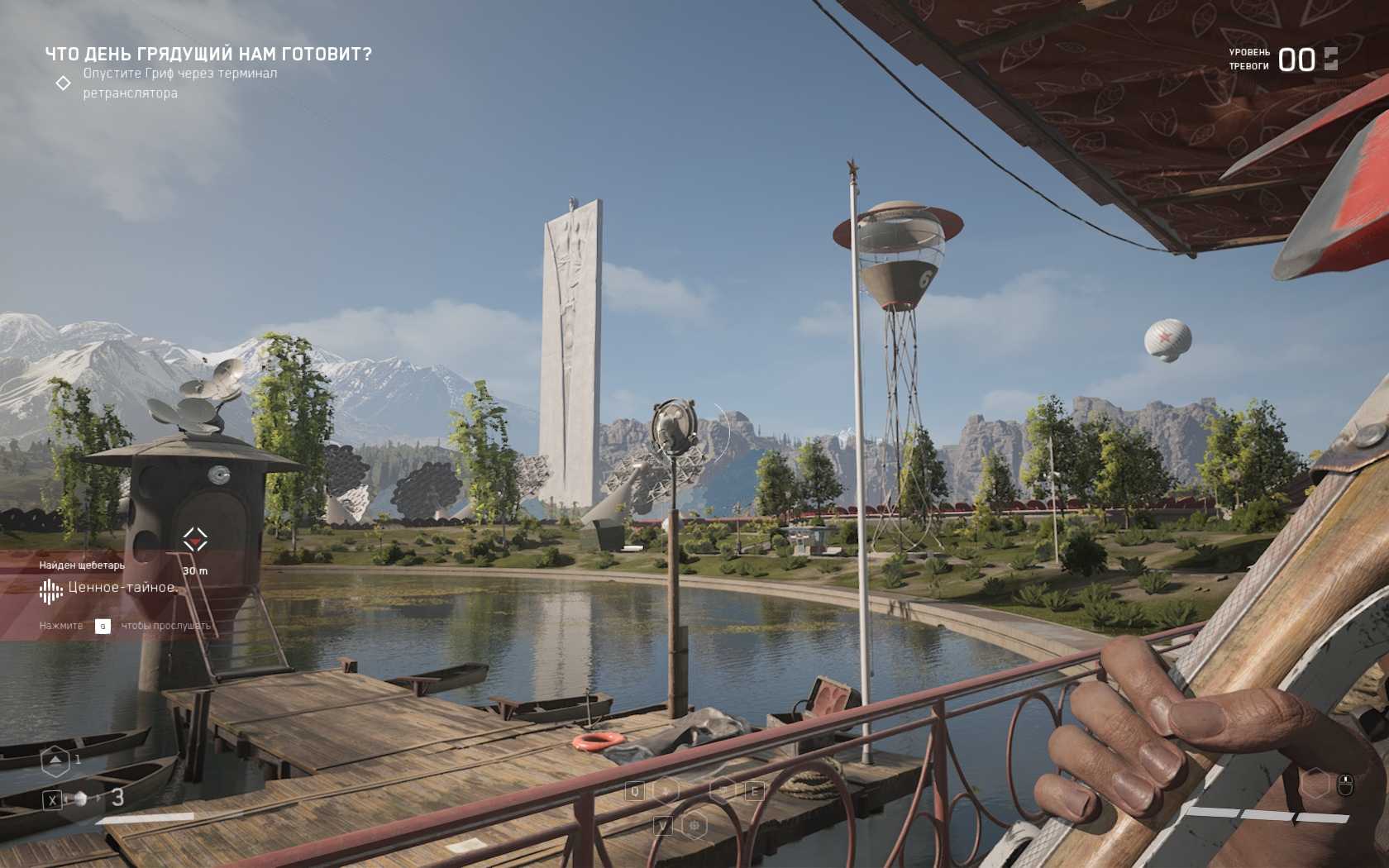This screenshot has width=1389, height=868.
Task: Click the red waypoint marker showing 30 m
Action: click(195, 540)
